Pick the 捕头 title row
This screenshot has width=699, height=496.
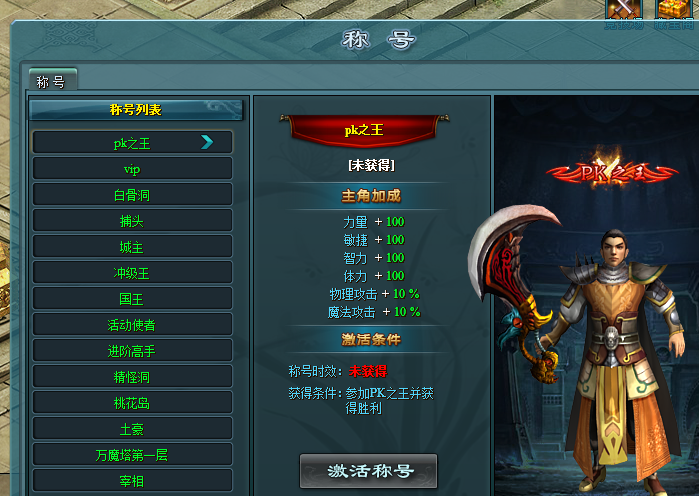pyautogui.click(x=132, y=221)
